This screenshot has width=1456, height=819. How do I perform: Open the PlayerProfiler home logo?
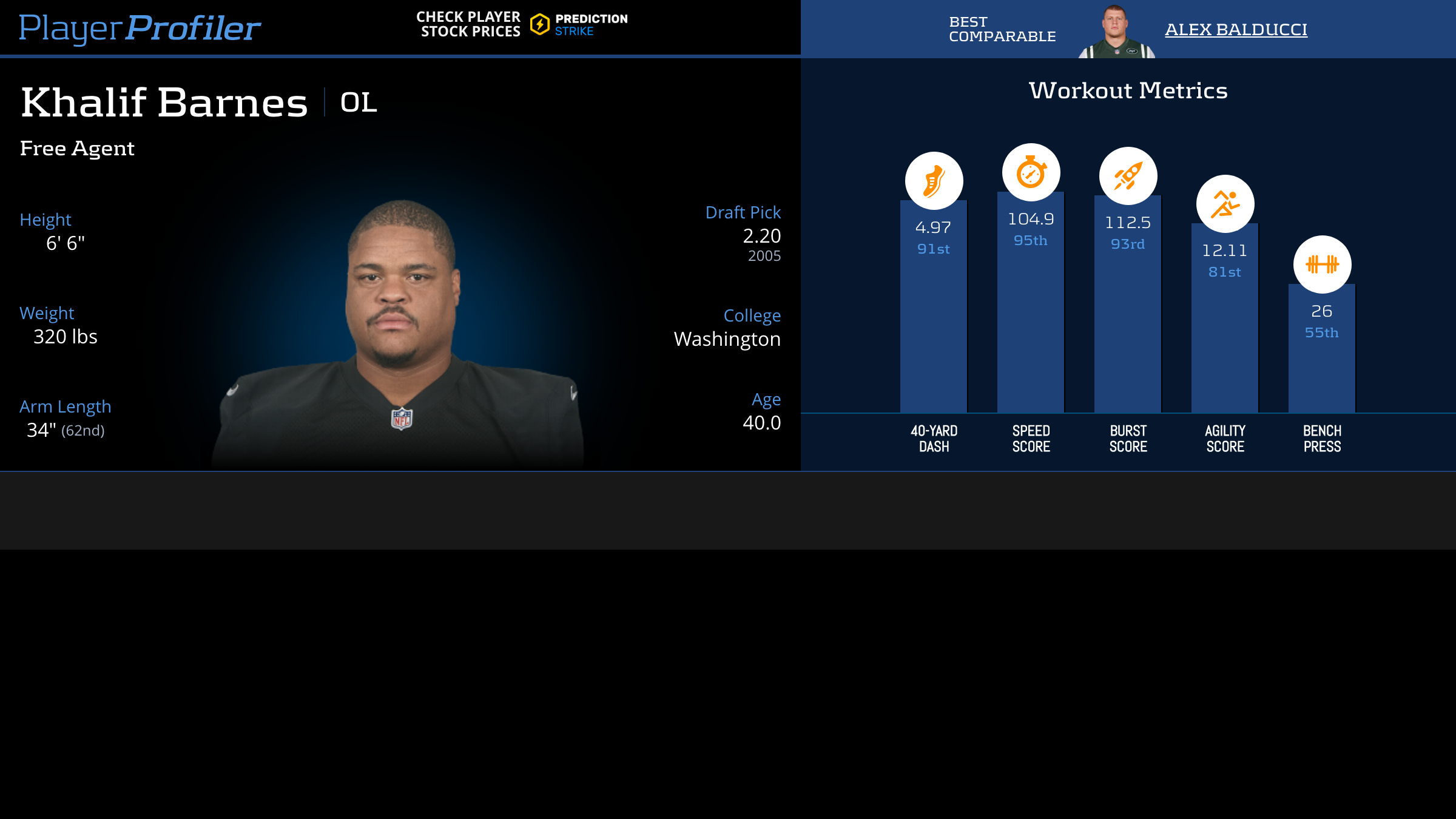coord(140,28)
